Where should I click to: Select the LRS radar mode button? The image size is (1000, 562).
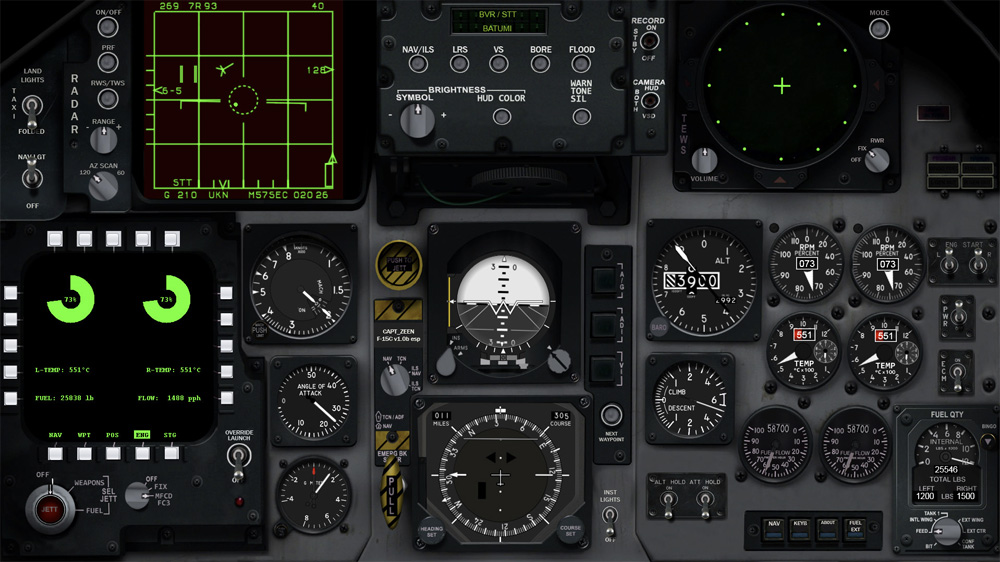(459, 64)
